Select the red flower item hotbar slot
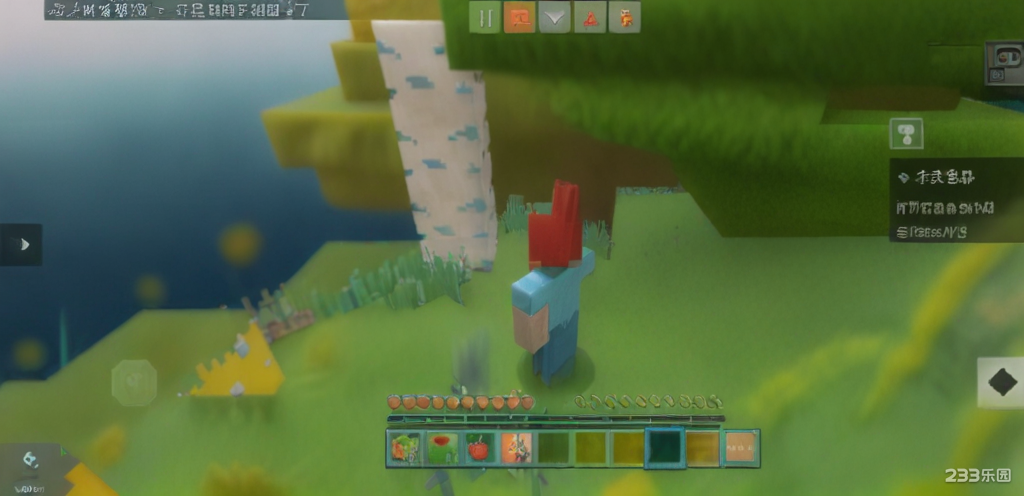Screen dimensions: 1024x496 (x=441, y=448)
